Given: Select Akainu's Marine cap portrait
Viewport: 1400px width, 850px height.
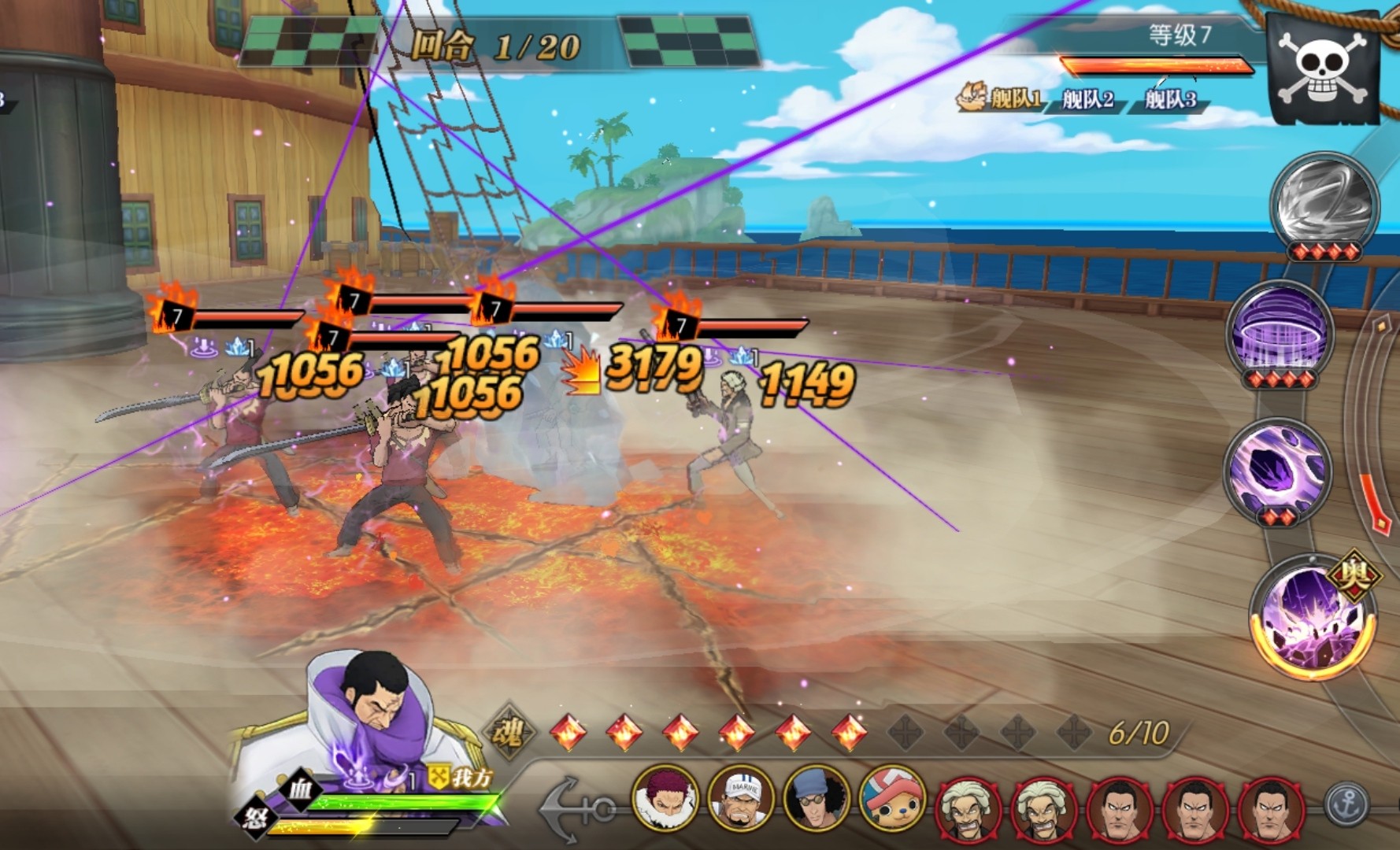Looking at the screenshot, I should (x=741, y=800).
